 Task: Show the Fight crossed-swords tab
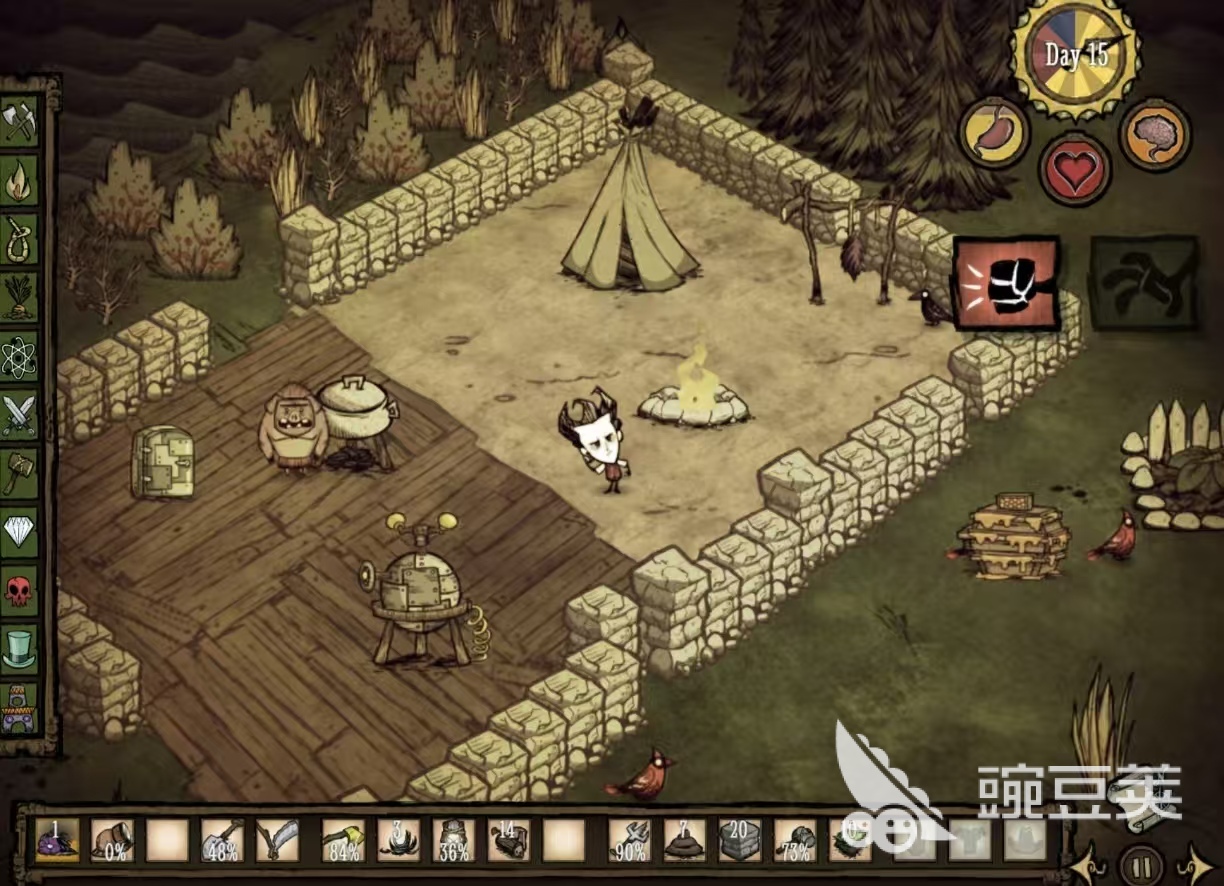20,414
